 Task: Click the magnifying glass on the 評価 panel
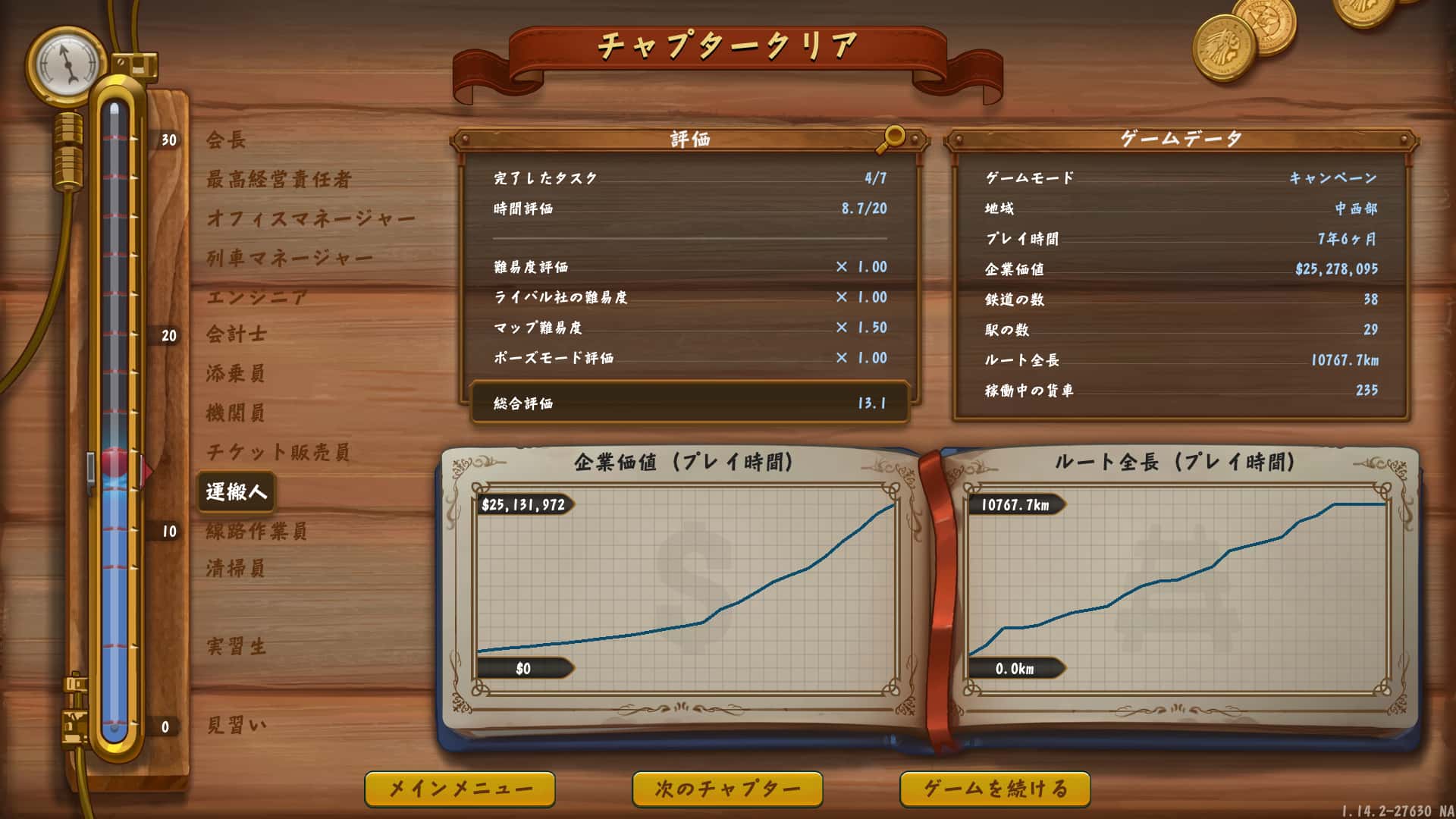coord(893,136)
